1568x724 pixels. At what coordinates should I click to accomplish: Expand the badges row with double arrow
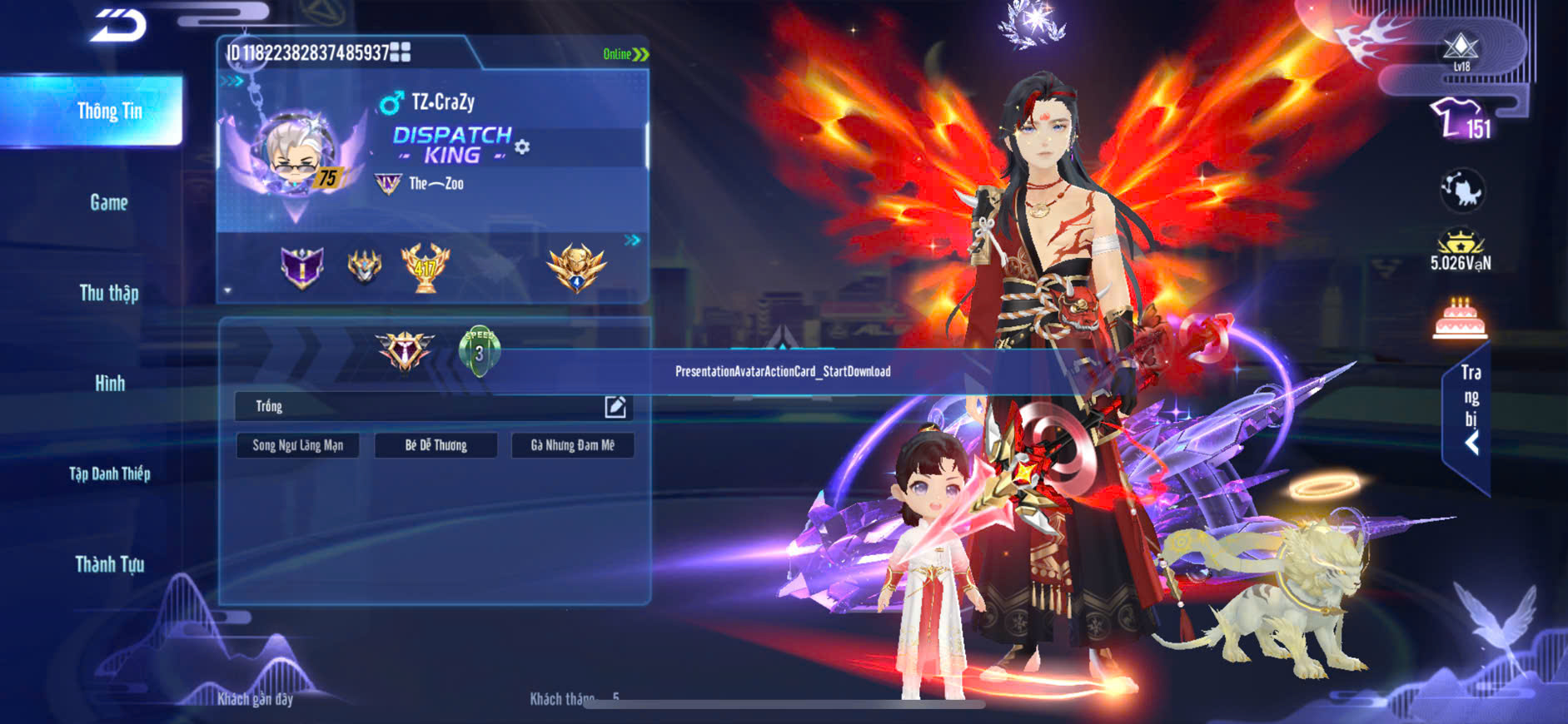coord(633,241)
